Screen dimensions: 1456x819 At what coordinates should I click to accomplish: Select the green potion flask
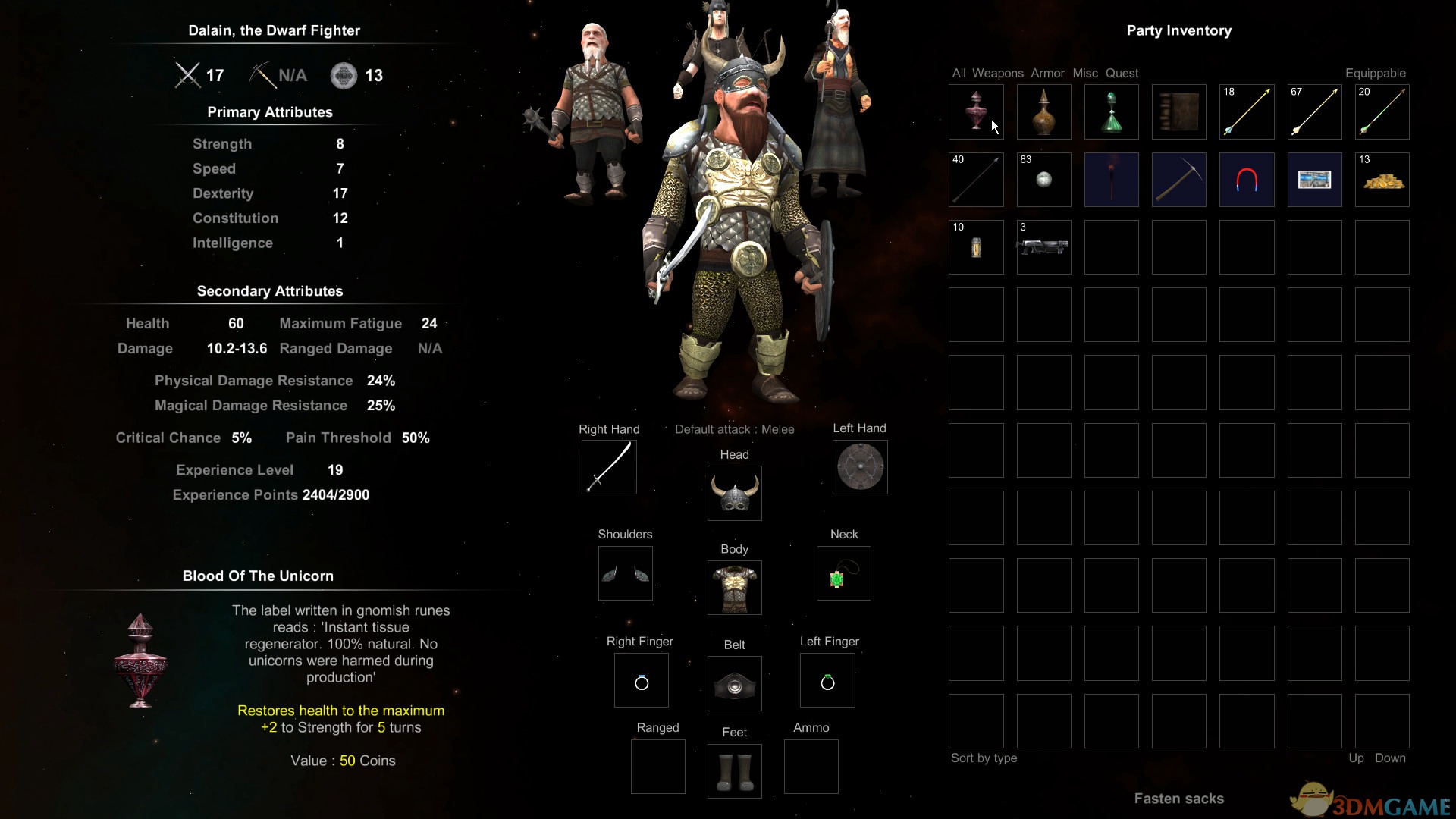click(1111, 112)
